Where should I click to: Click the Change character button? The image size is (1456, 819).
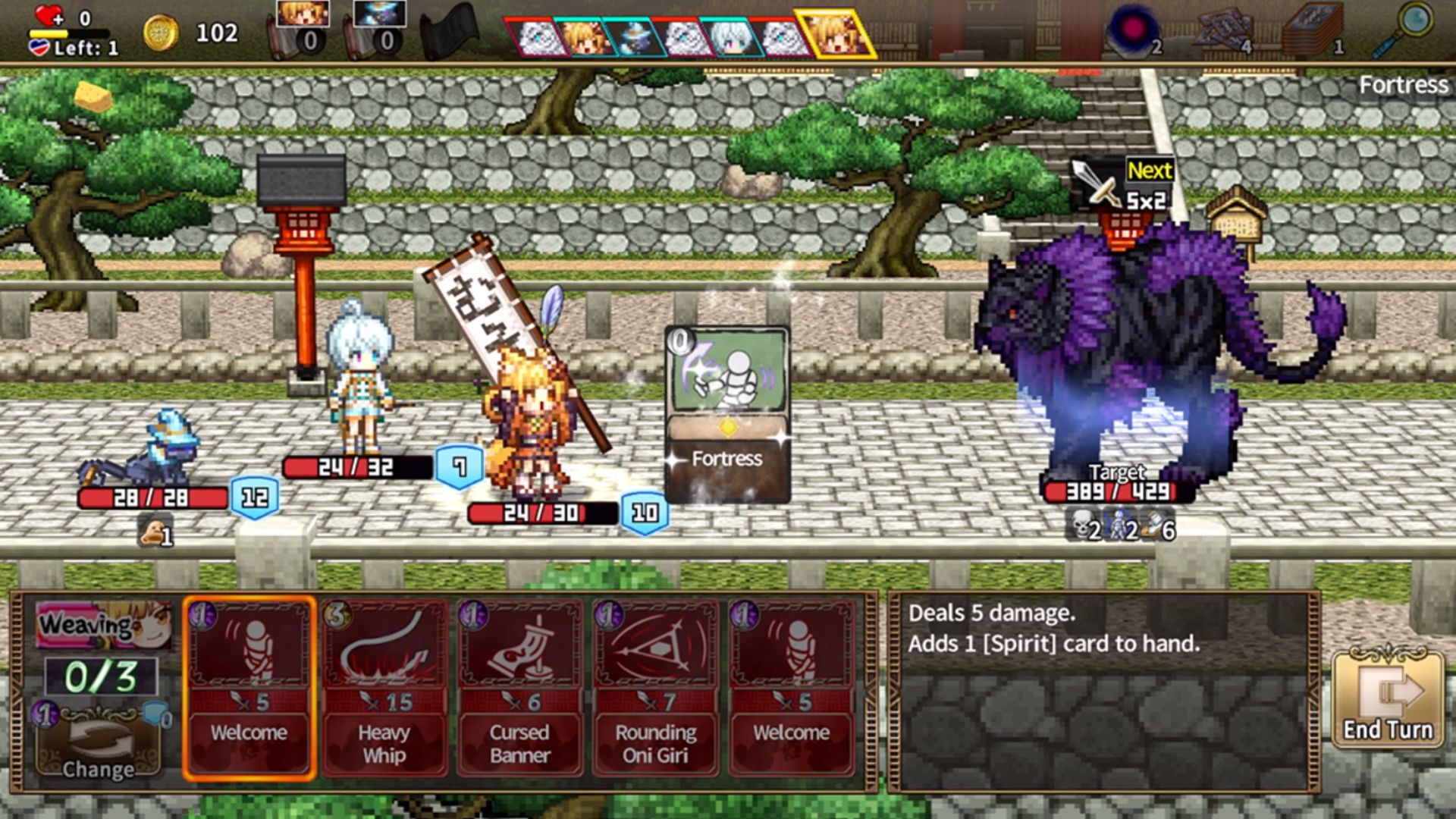99,747
